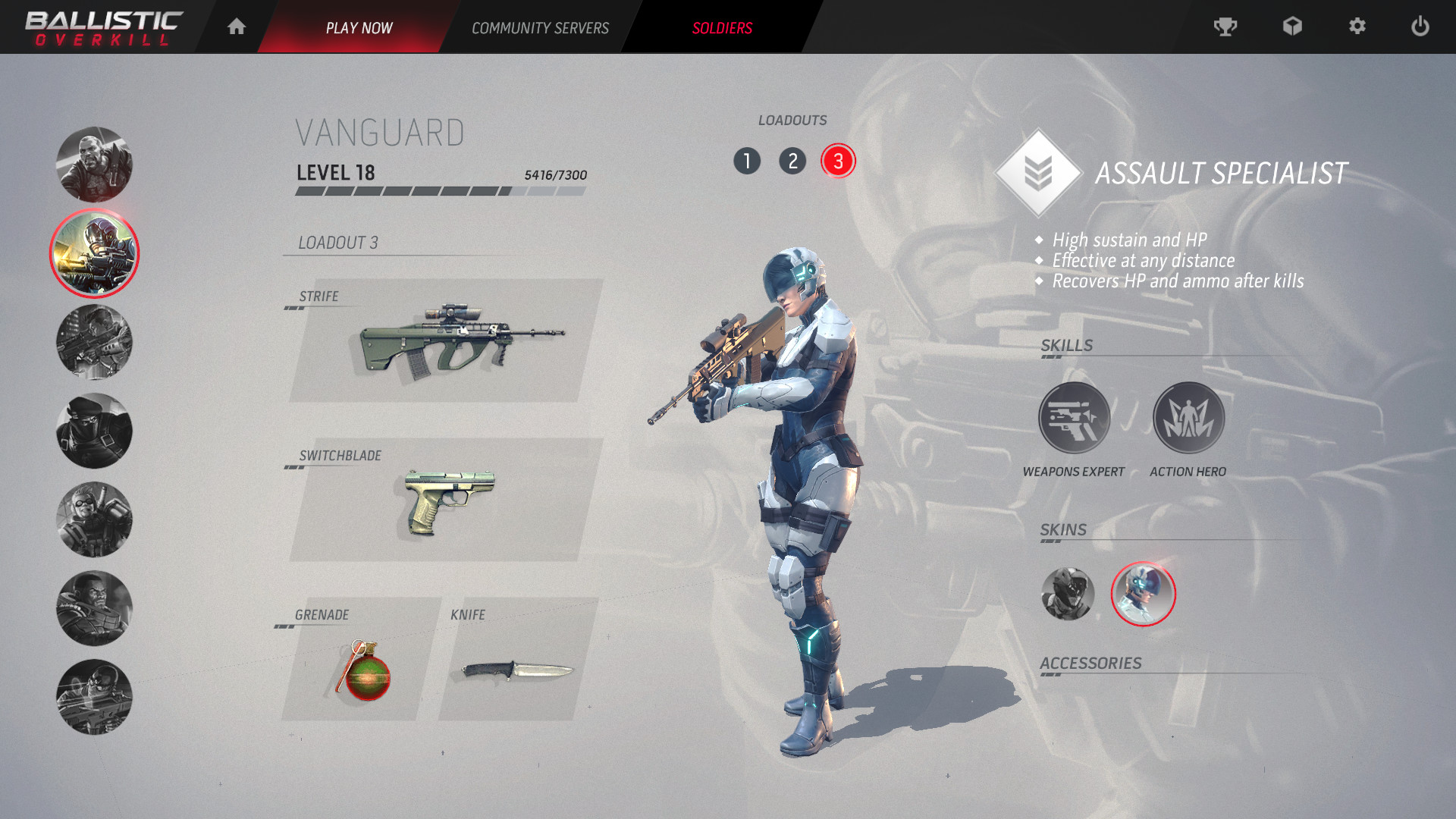1456x819 pixels.
Task: Click the home icon in the navbar
Action: (x=237, y=27)
